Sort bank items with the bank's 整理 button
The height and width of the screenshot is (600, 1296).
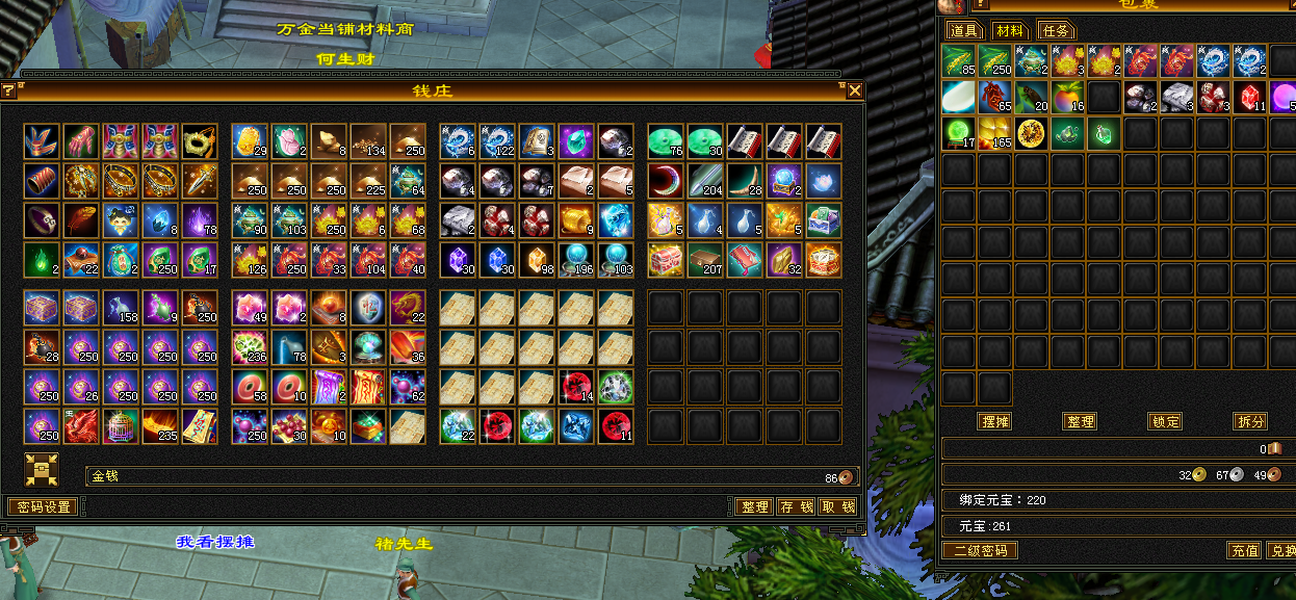pos(754,507)
